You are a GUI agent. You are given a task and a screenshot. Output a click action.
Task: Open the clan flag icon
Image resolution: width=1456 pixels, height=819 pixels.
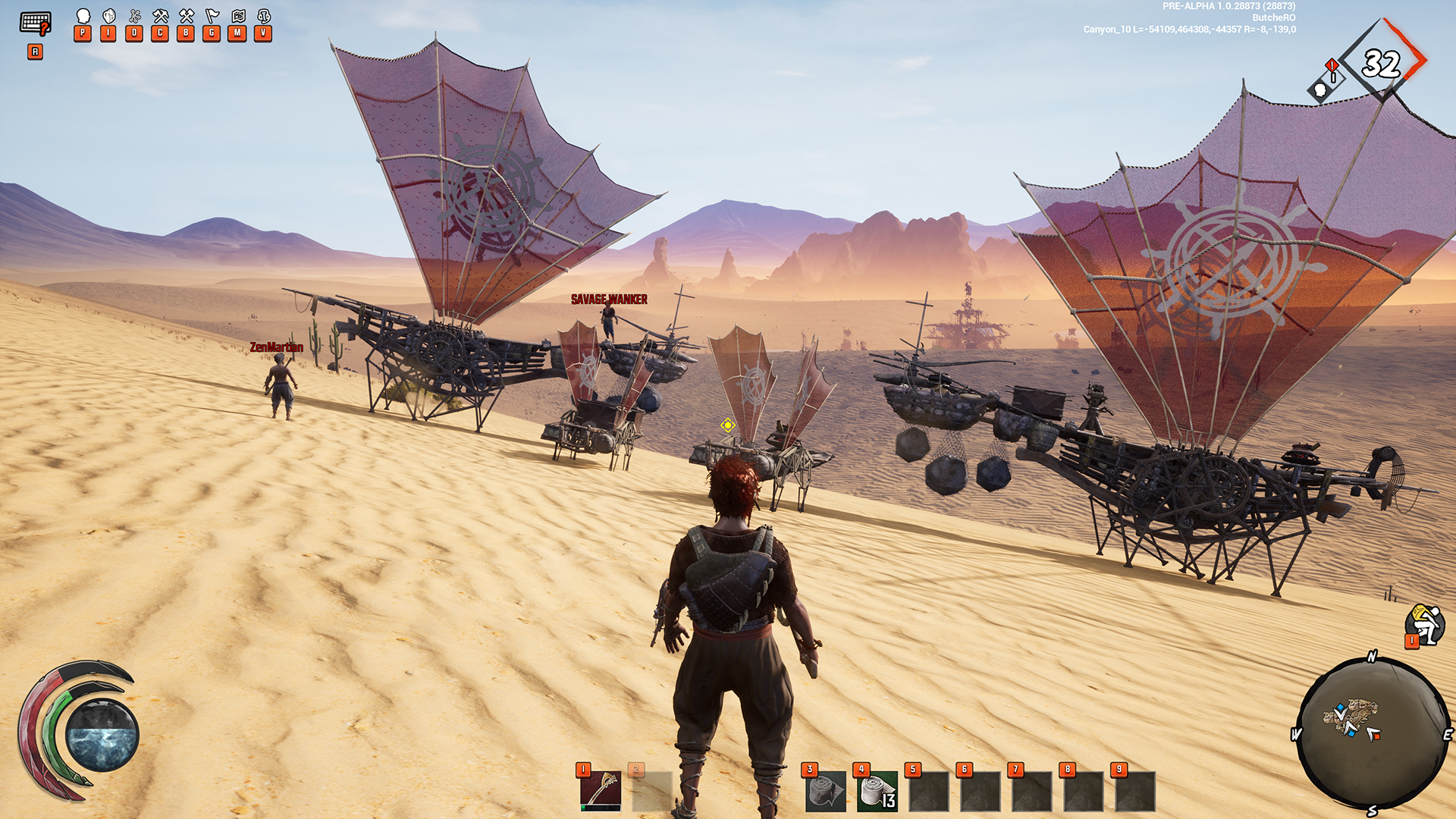(212, 16)
